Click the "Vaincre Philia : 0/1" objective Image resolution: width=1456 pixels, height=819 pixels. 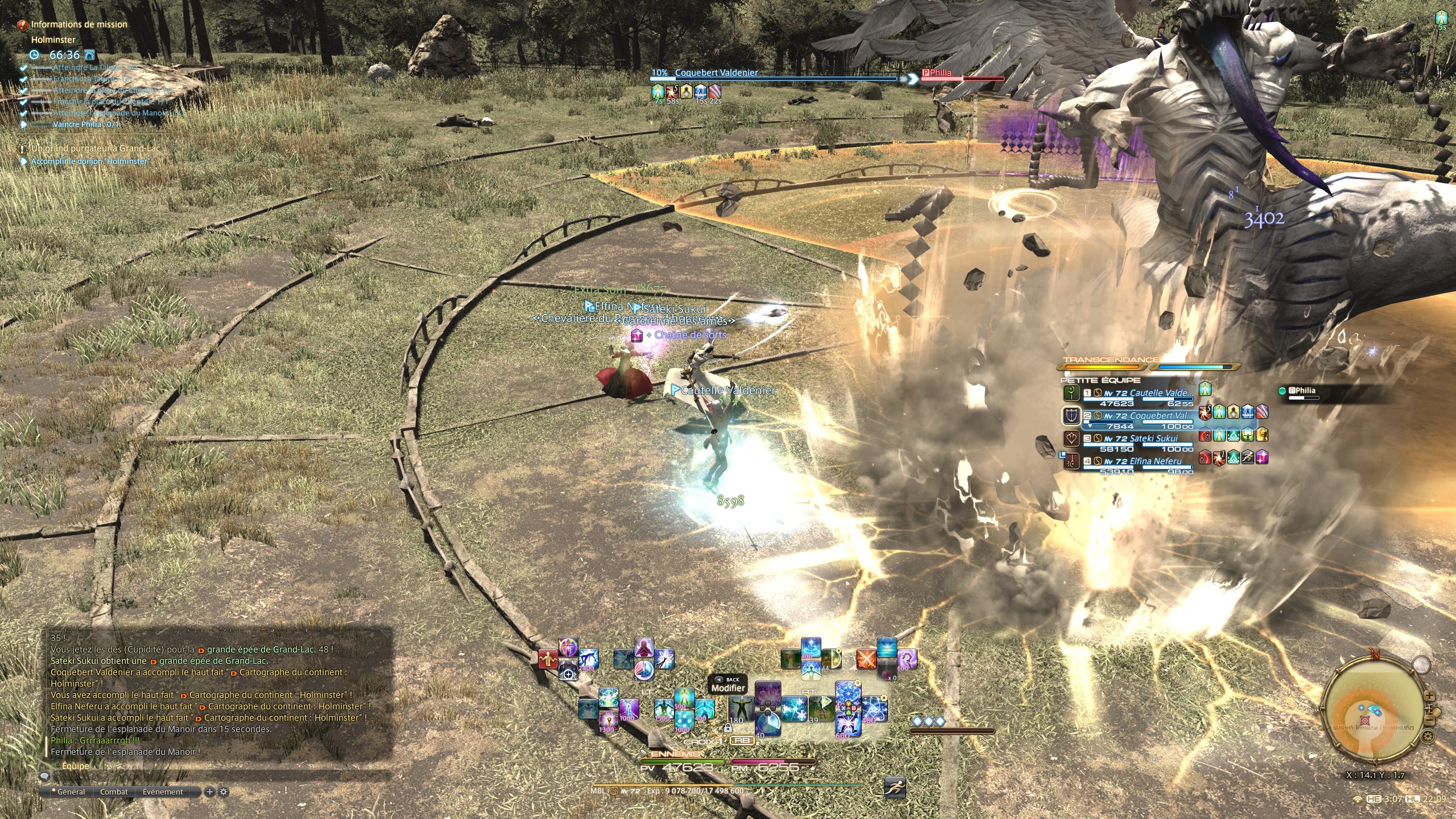tap(86, 124)
